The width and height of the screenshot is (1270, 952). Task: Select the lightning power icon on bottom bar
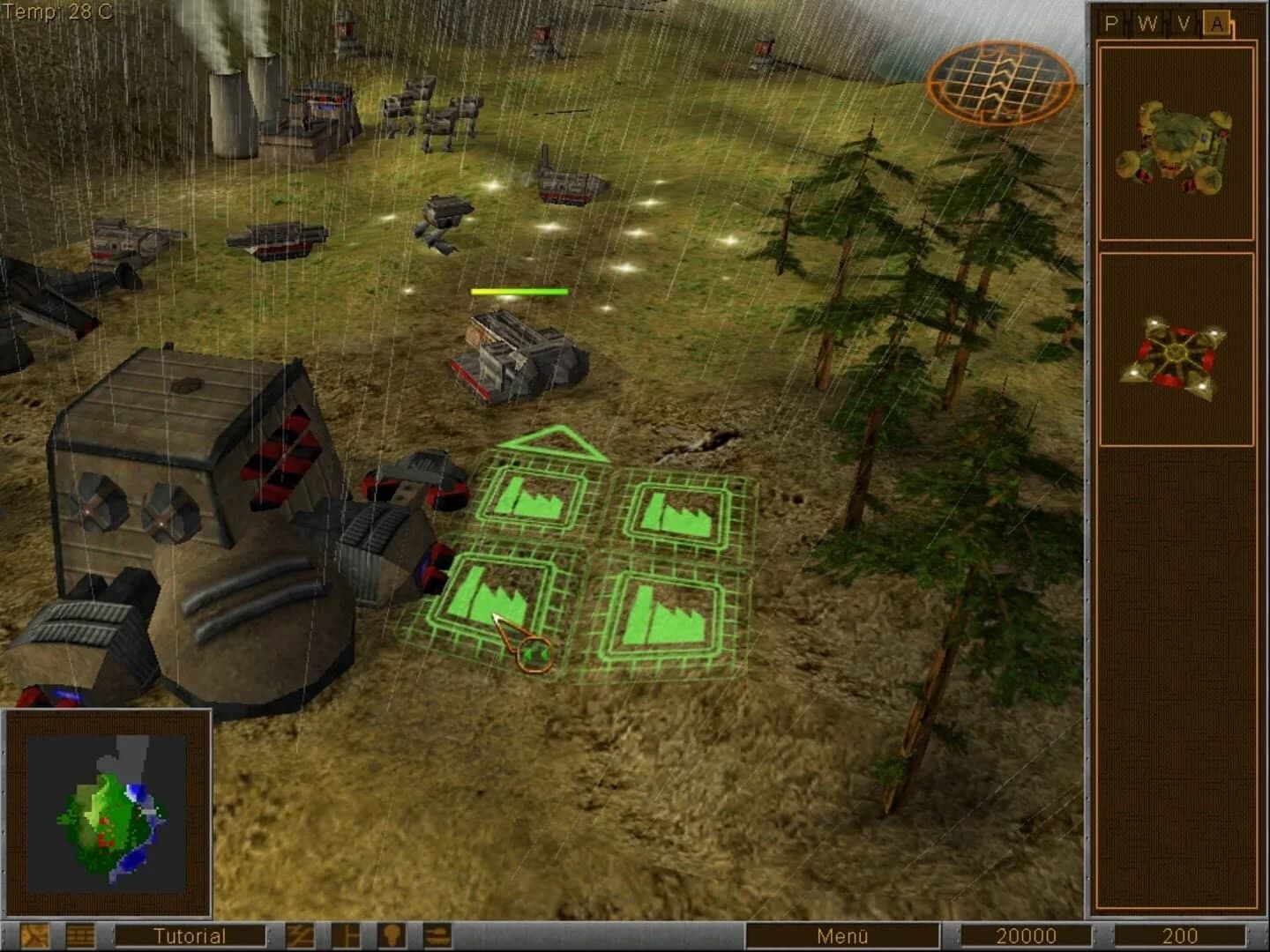302,936
